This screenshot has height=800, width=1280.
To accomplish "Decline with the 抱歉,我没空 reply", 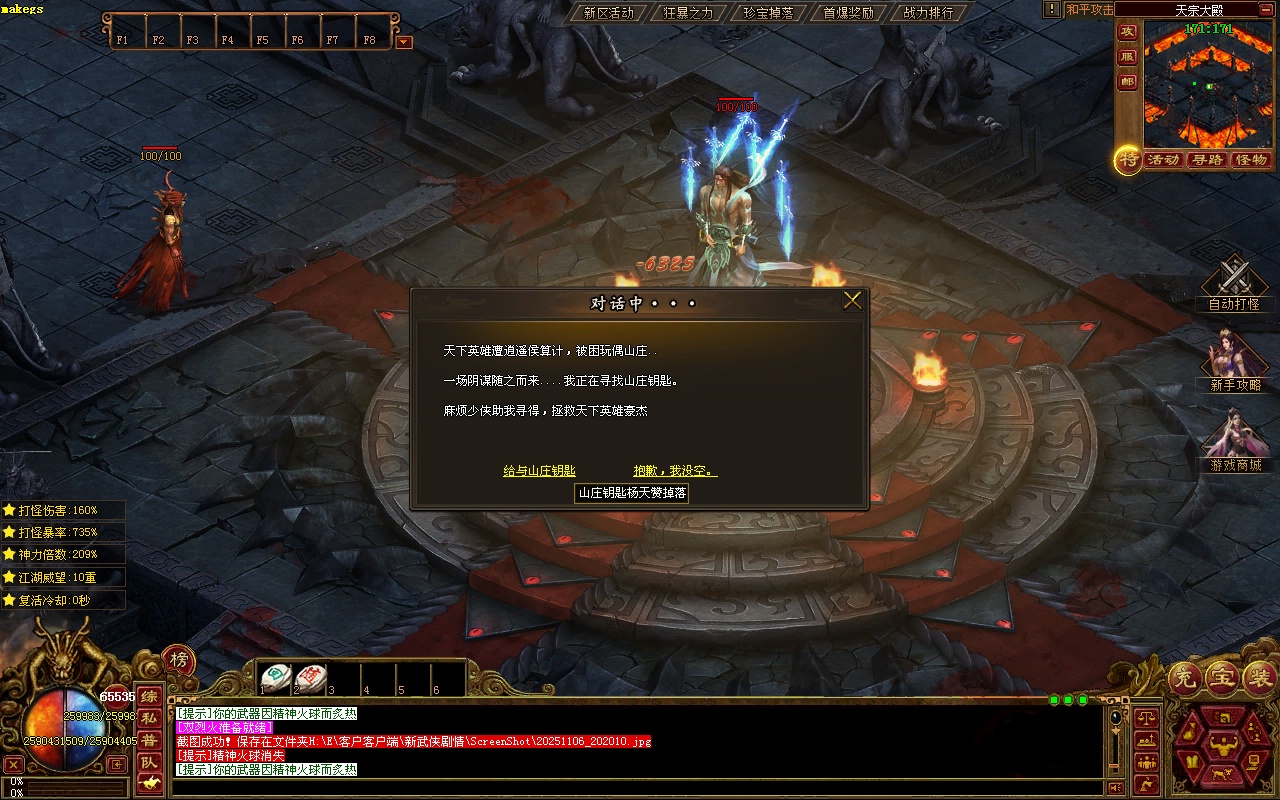I will click(675, 471).
